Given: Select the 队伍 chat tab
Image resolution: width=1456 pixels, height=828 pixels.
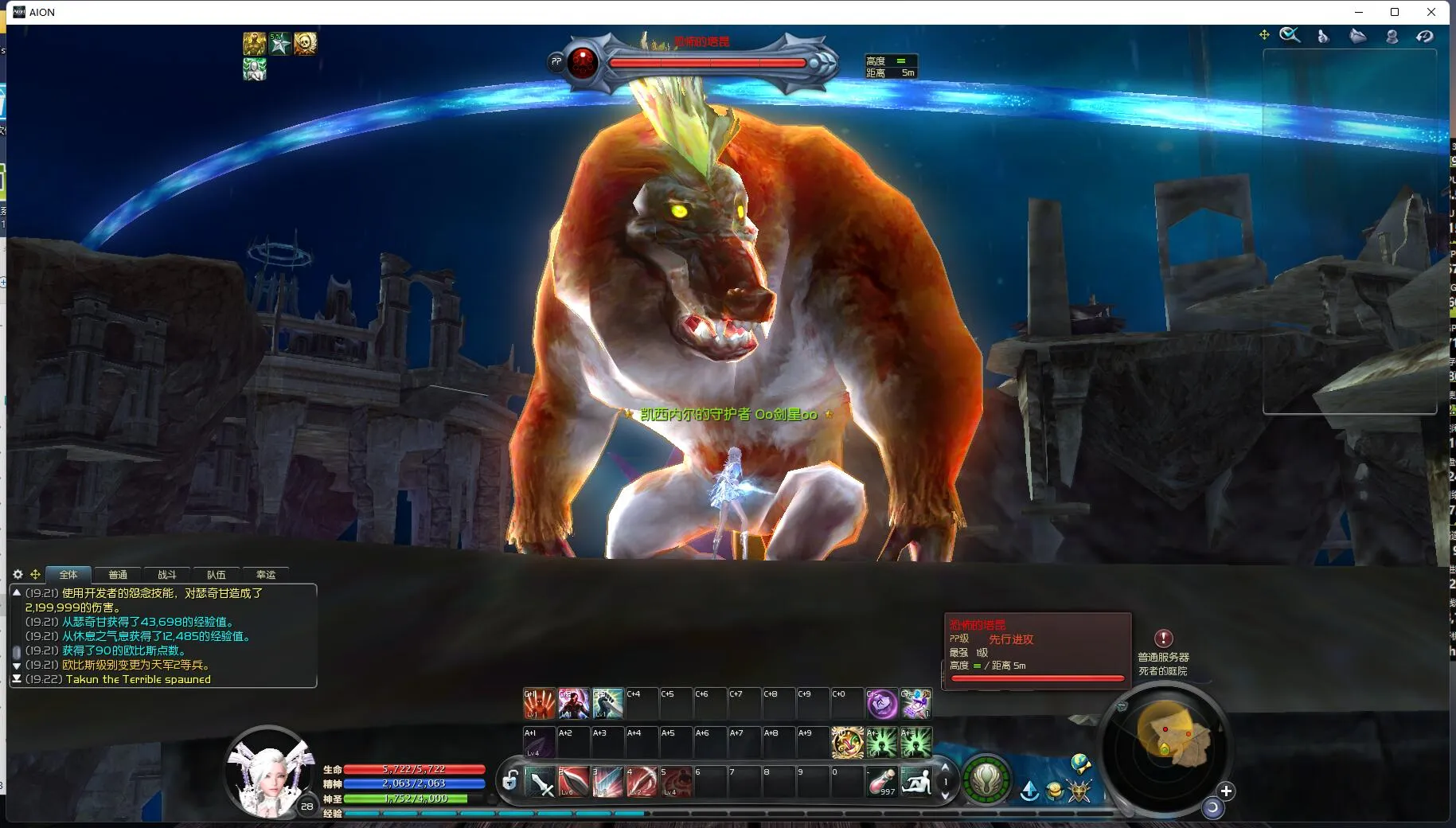Looking at the screenshot, I should (216, 574).
